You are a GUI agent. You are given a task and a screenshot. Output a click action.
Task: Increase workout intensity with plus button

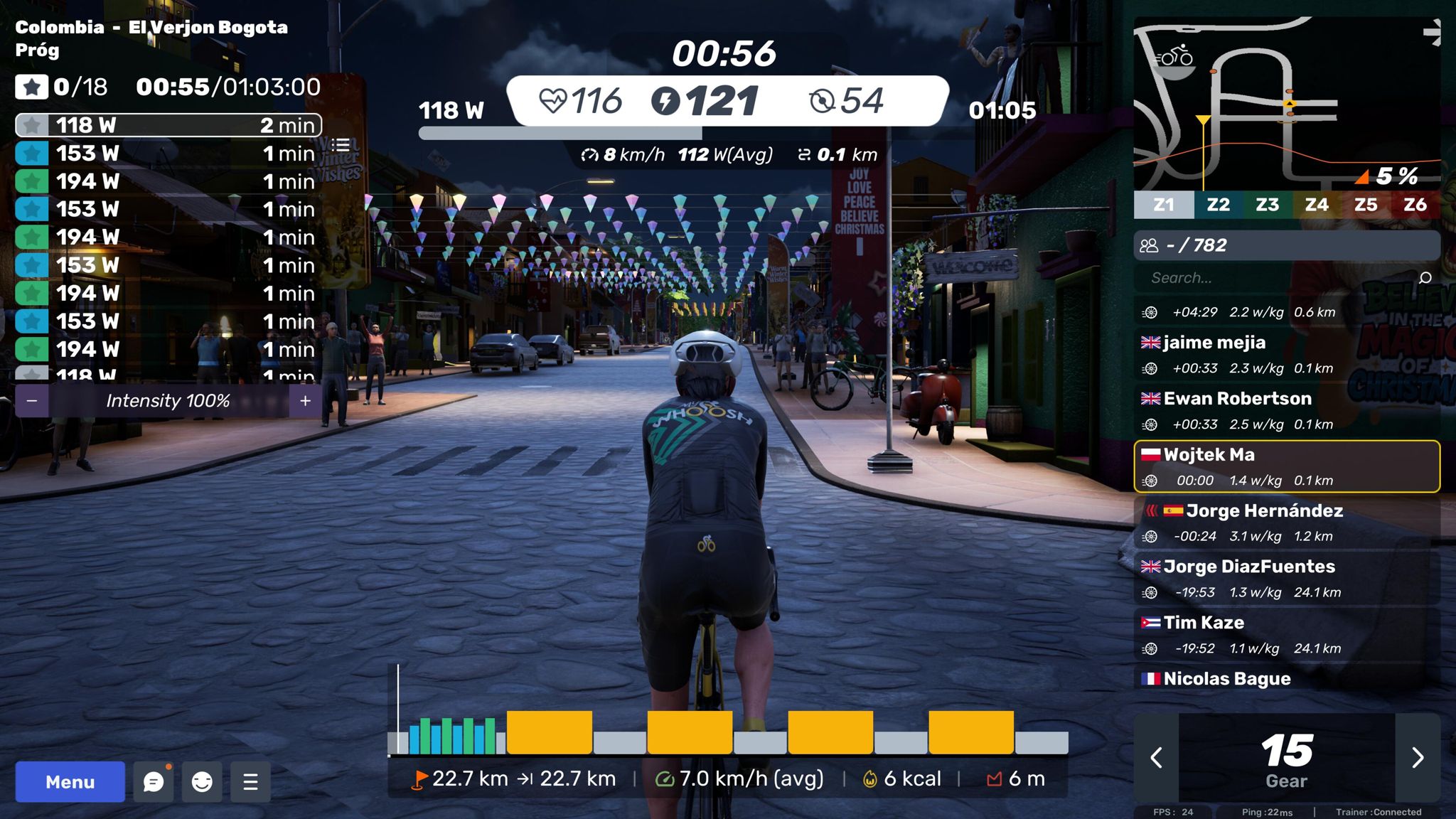pyautogui.click(x=305, y=401)
